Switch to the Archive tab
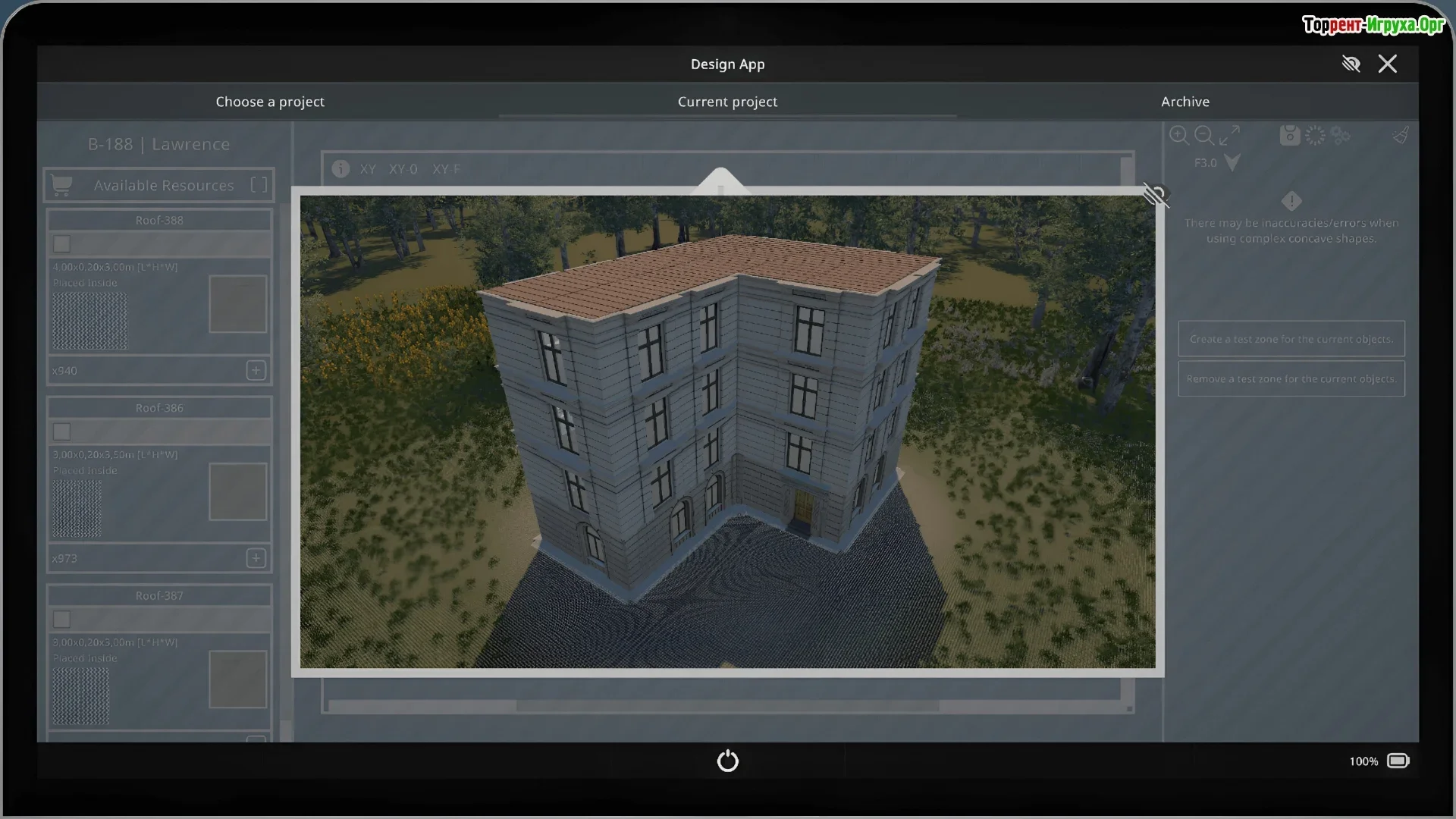The image size is (1456, 819). pyautogui.click(x=1185, y=102)
